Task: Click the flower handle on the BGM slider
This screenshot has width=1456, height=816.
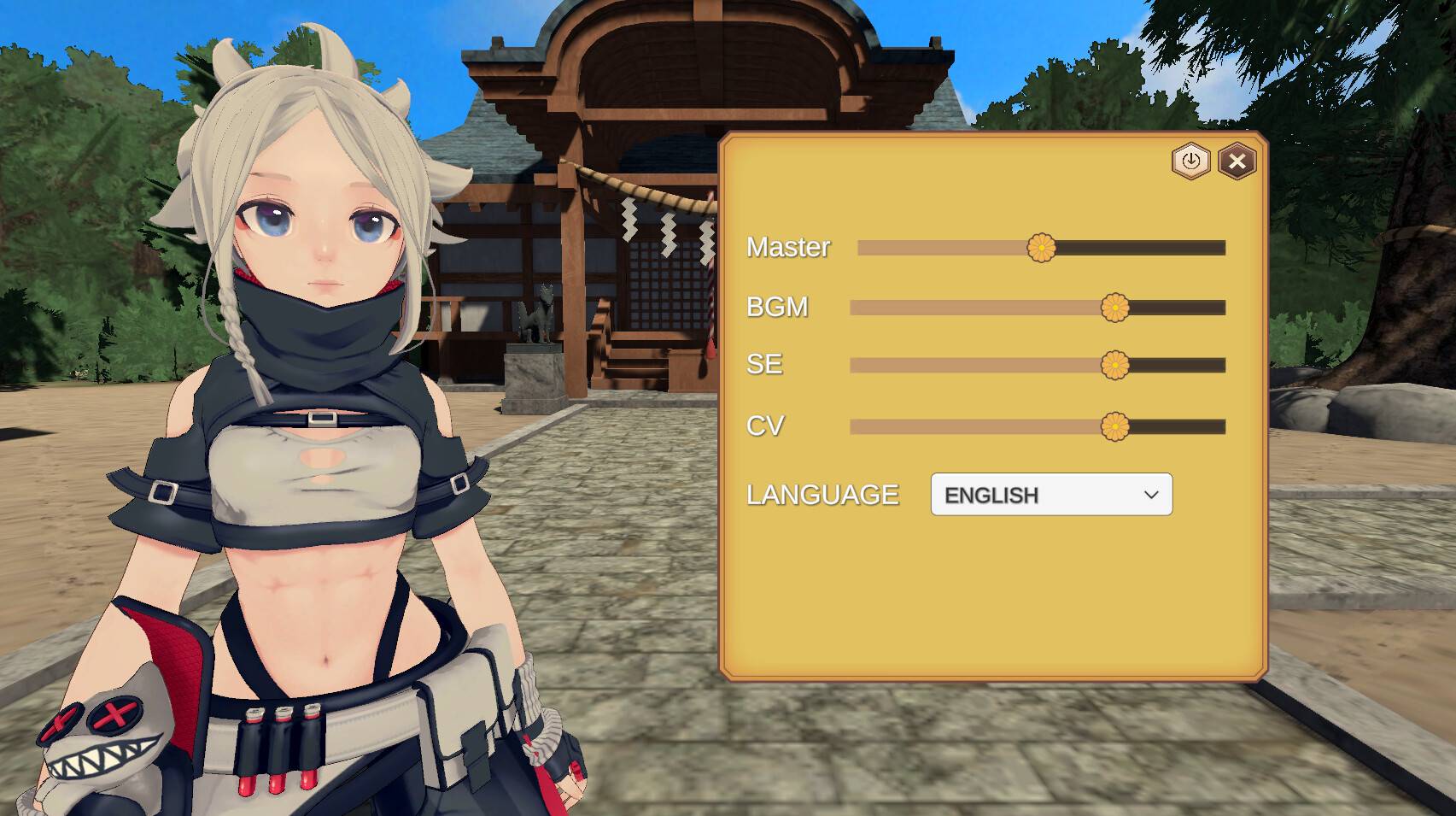Action: [1117, 306]
